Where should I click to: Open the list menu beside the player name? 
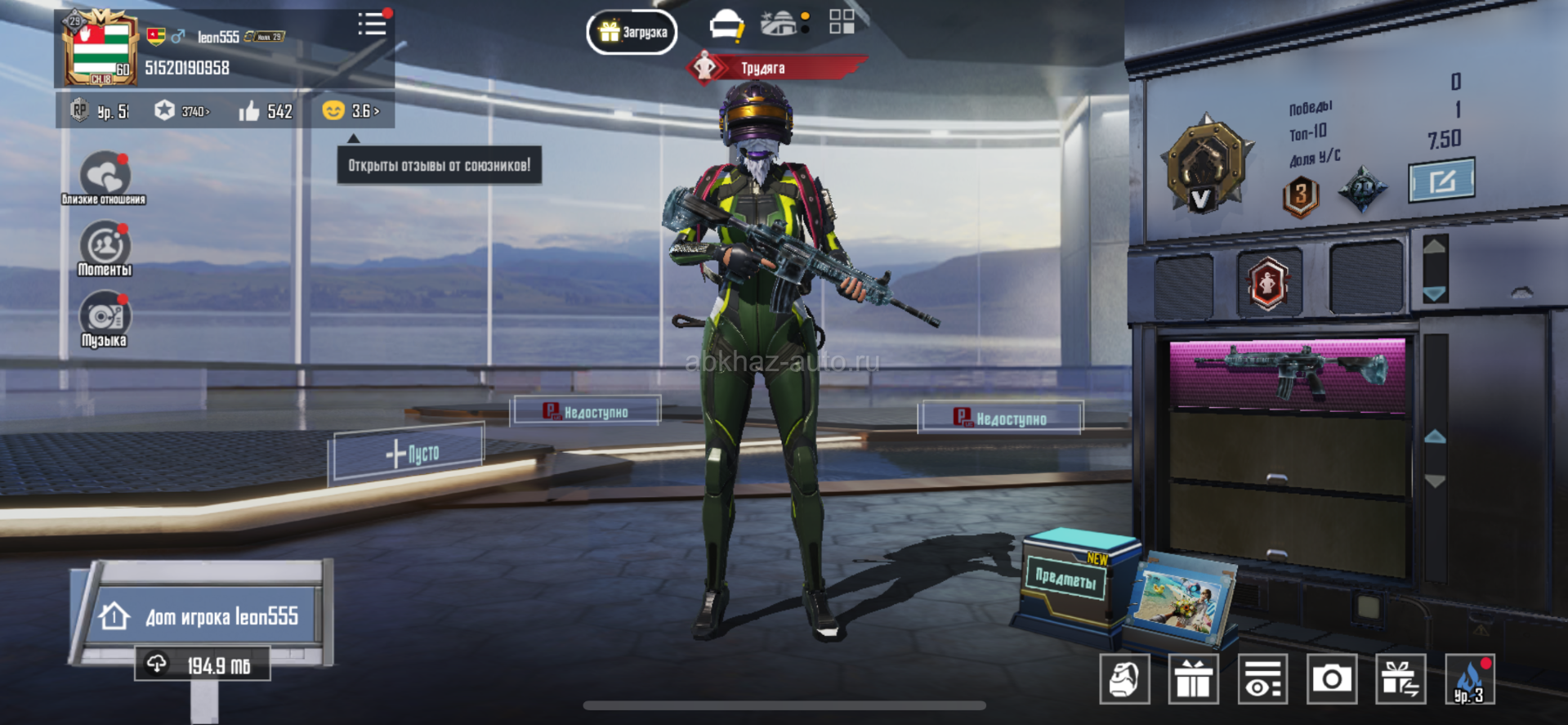[372, 24]
